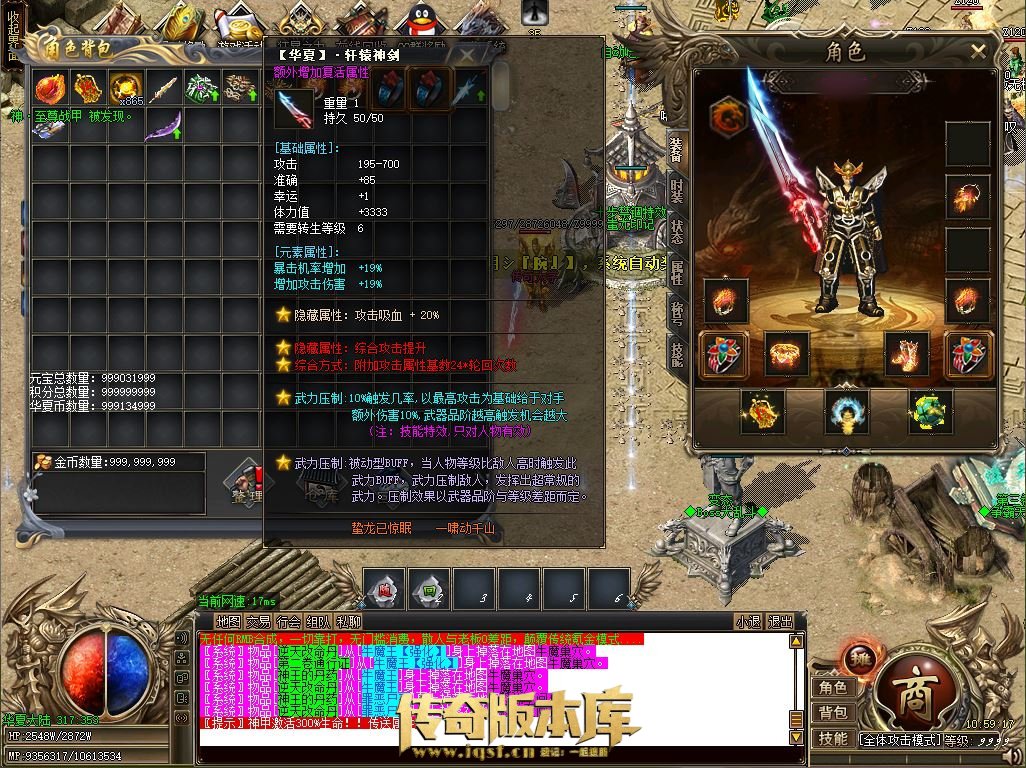Toggle the 全体攻击模式 attack mode
Viewport: 1026px width, 768px height.
901,740
